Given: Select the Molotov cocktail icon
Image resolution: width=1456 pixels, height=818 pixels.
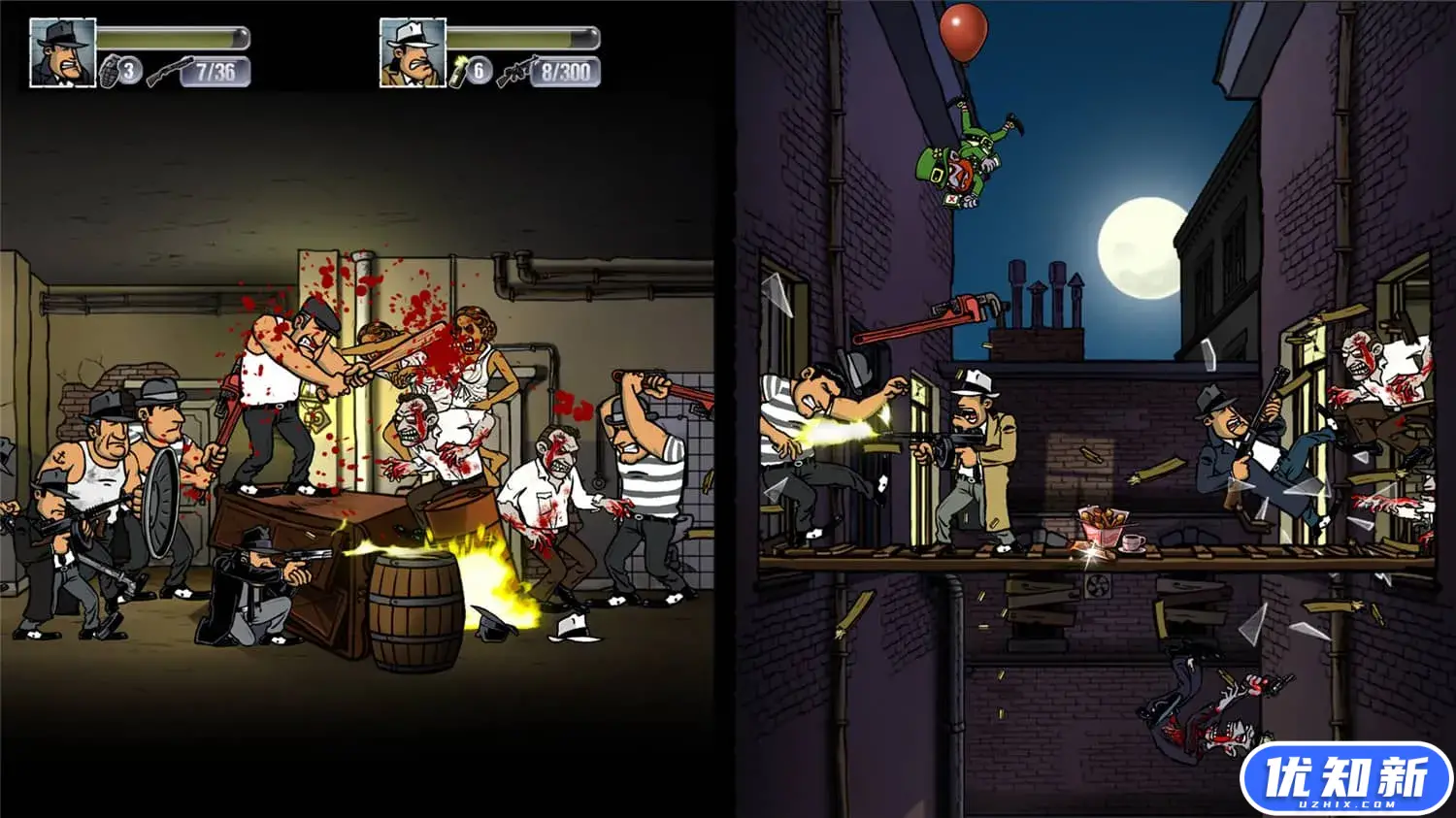Looking at the screenshot, I should 459,72.
